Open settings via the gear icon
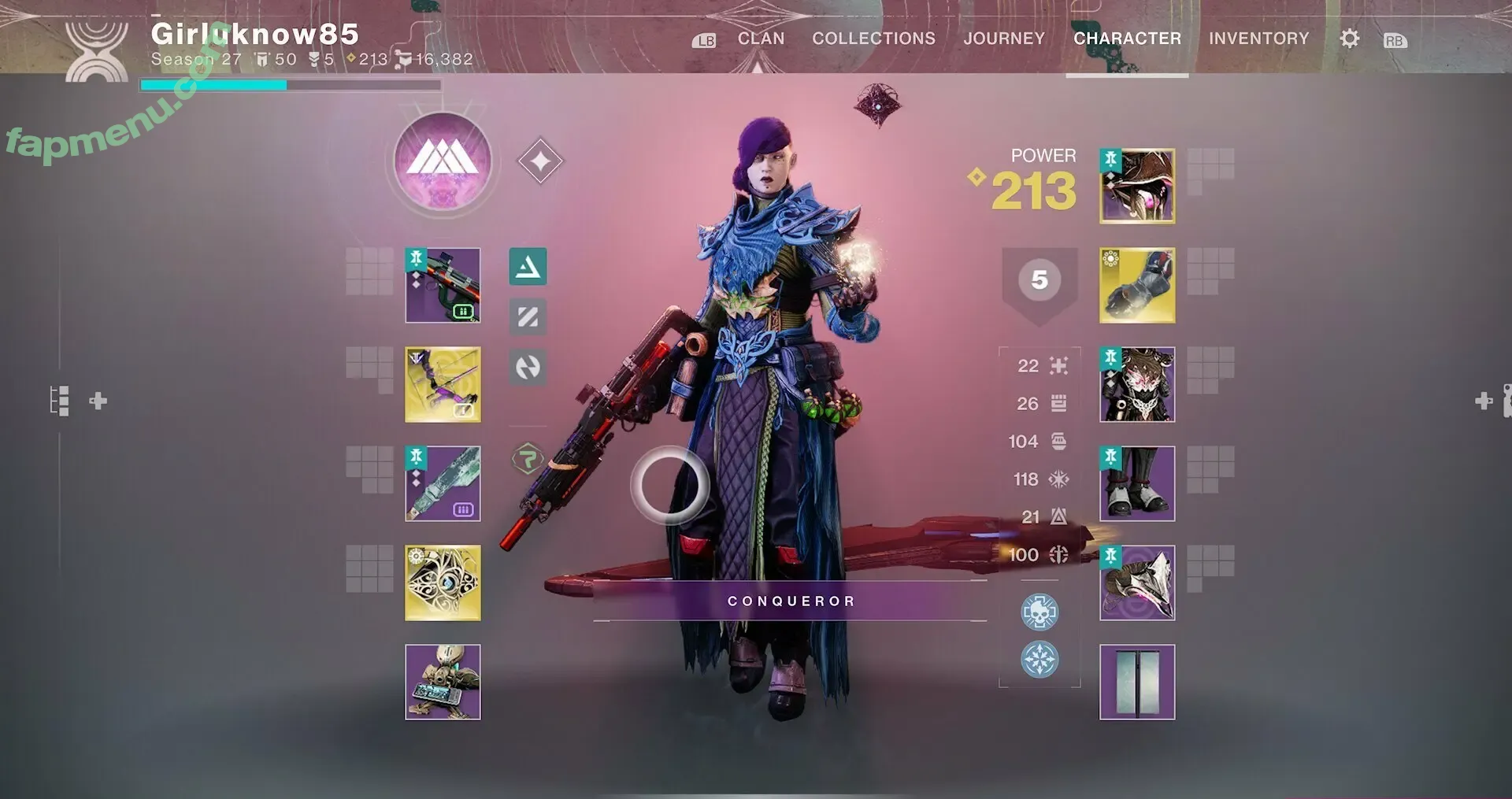The width and height of the screenshot is (1512, 799). [x=1349, y=39]
